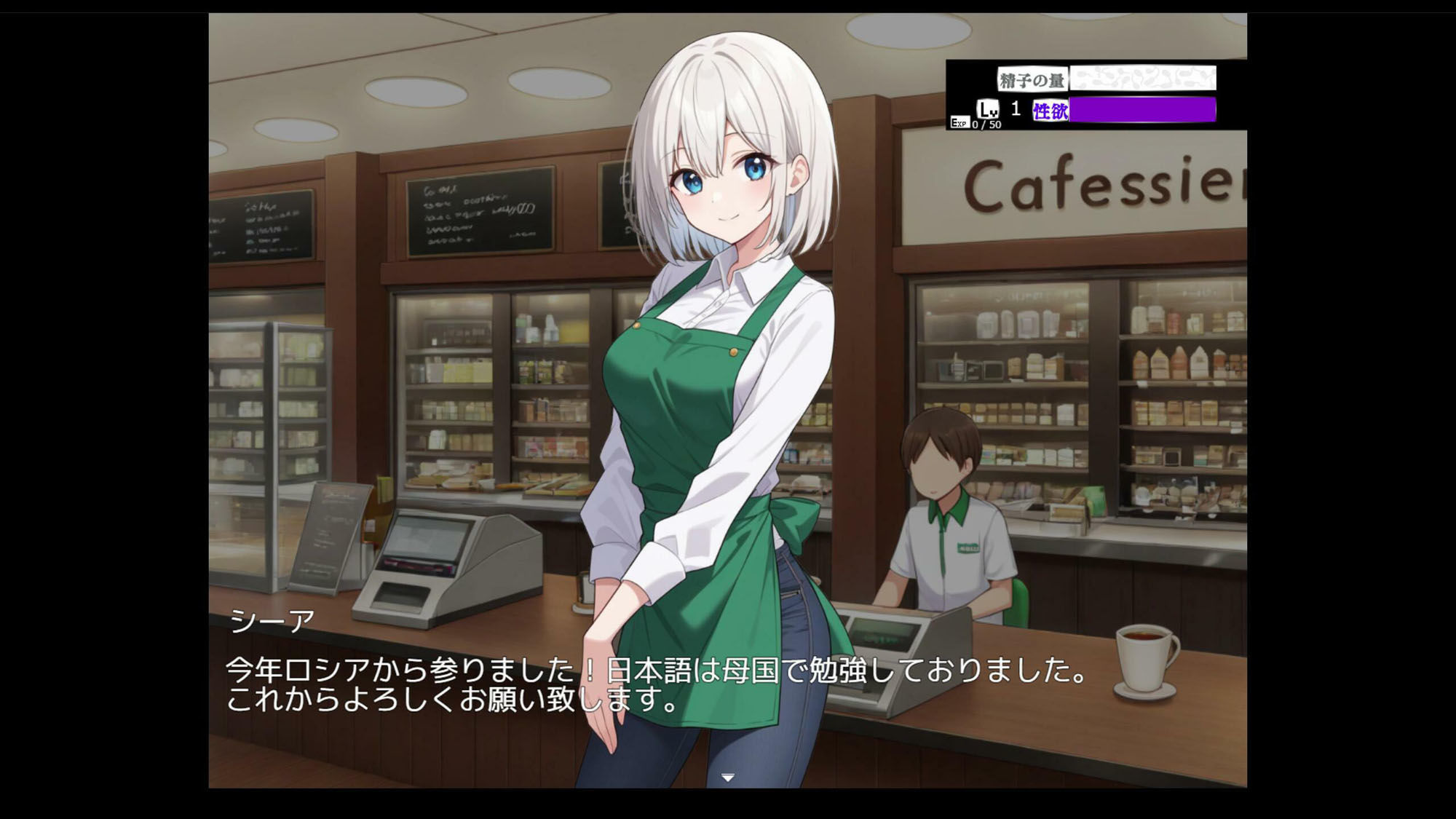1456x819 pixels.
Task: Click the 性欲 label next to the purple bar
Action: click(1048, 109)
